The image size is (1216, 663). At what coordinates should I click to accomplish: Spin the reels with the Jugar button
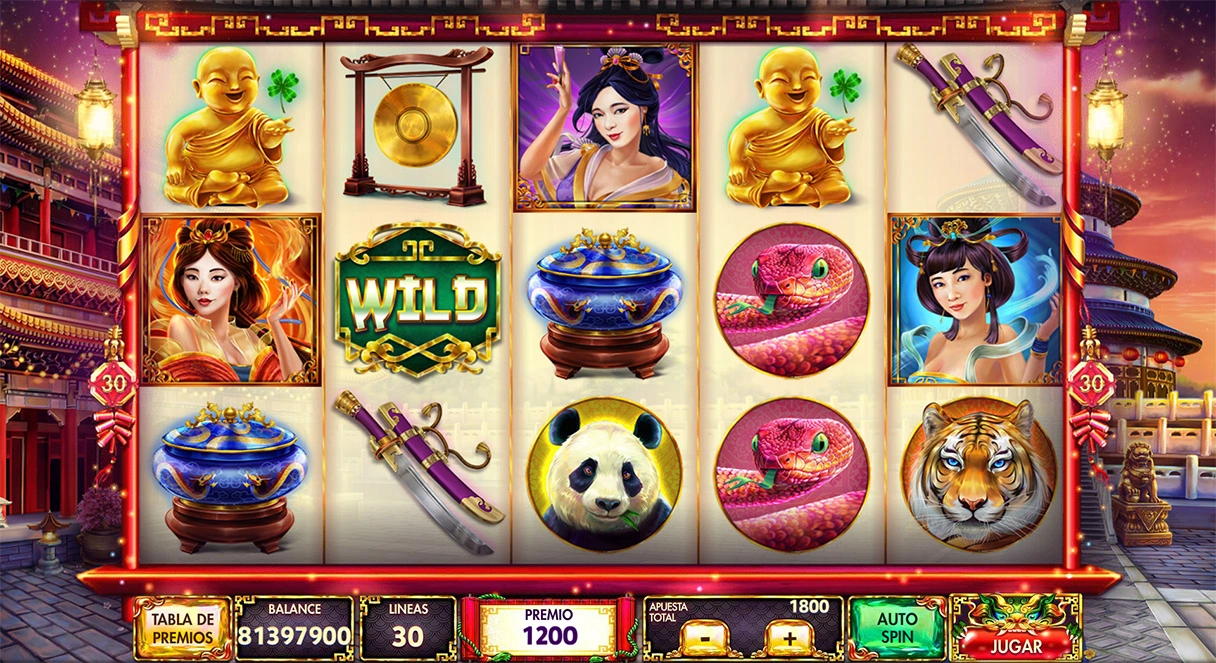pos(1016,643)
